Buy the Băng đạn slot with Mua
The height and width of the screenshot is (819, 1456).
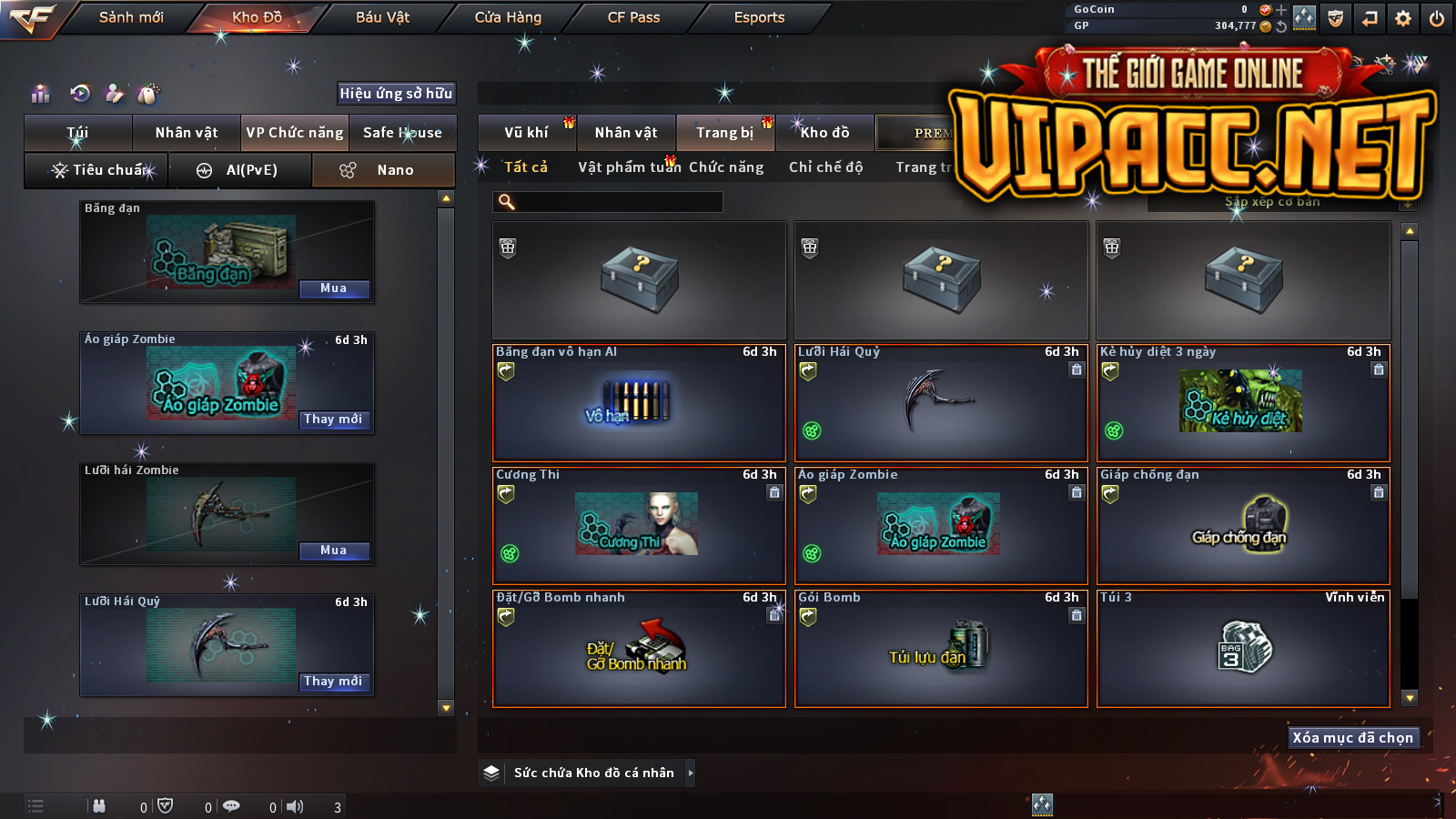334,288
